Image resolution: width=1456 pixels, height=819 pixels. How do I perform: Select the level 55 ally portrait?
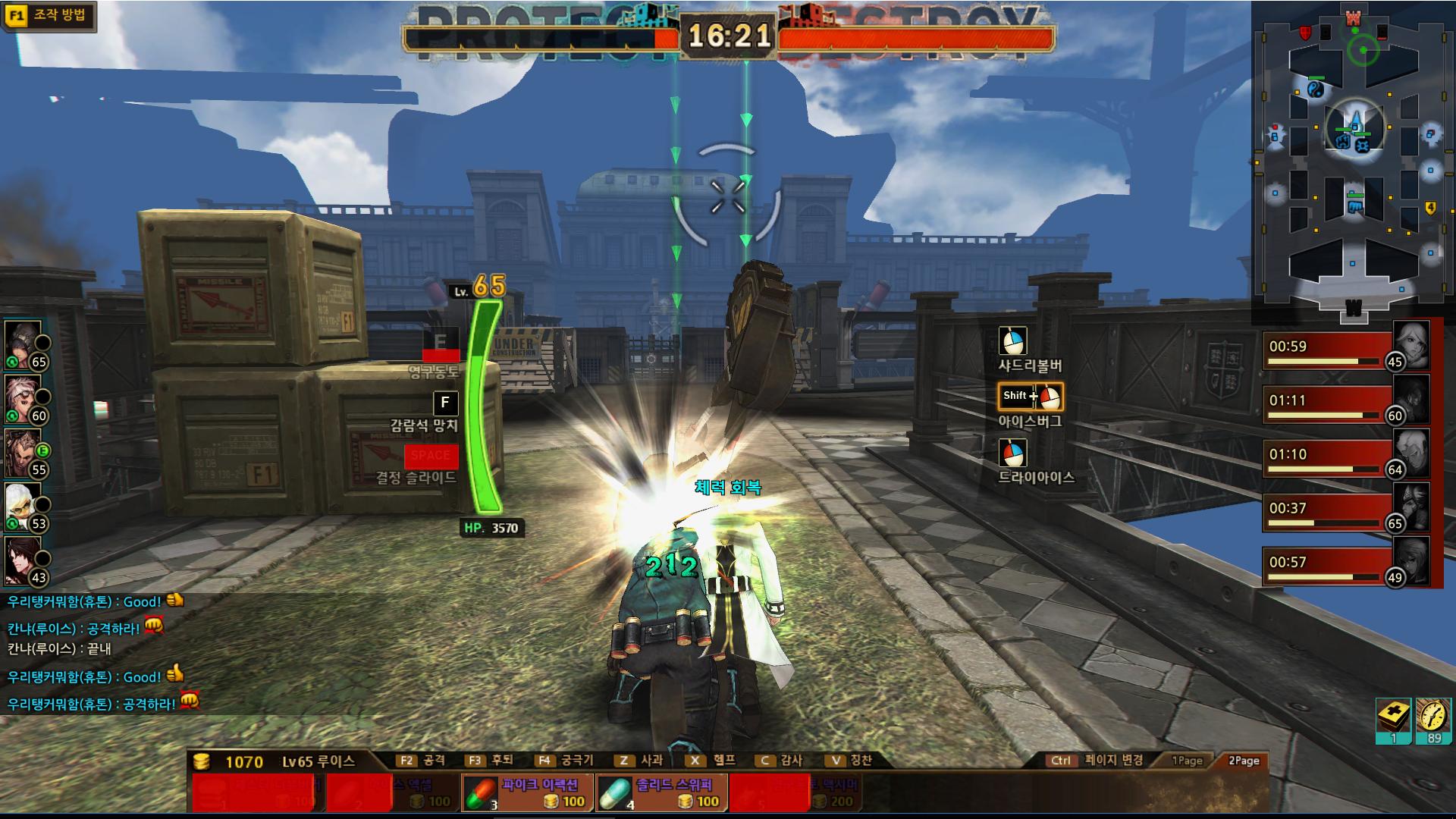click(23, 450)
